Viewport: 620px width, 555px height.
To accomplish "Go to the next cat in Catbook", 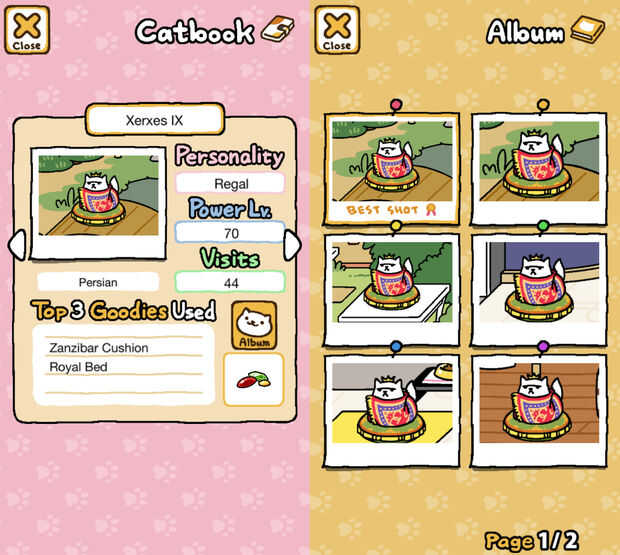I will (292, 245).
